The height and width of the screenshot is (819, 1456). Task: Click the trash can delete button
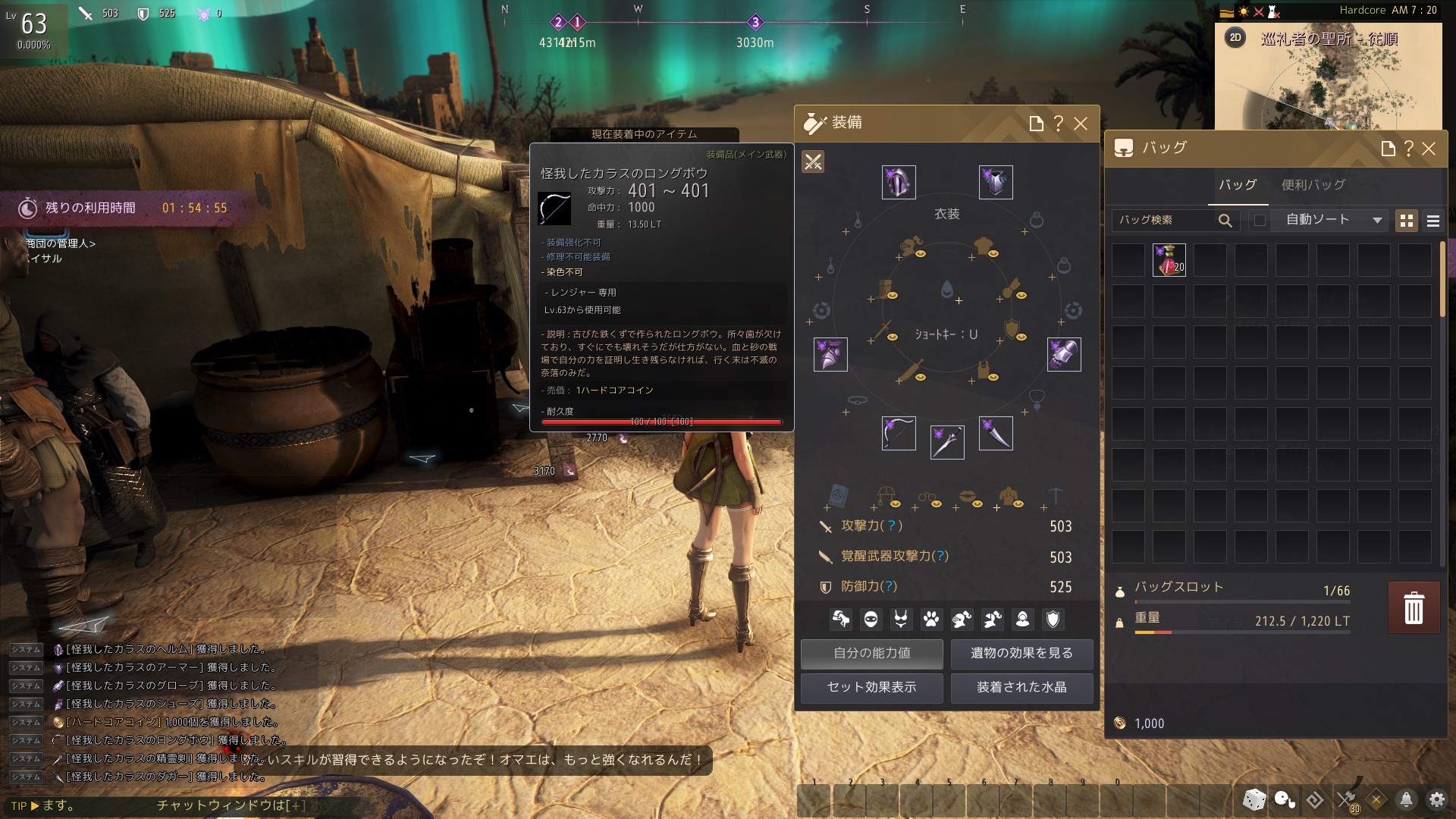pyautogui.click(x=1414, y=607)
